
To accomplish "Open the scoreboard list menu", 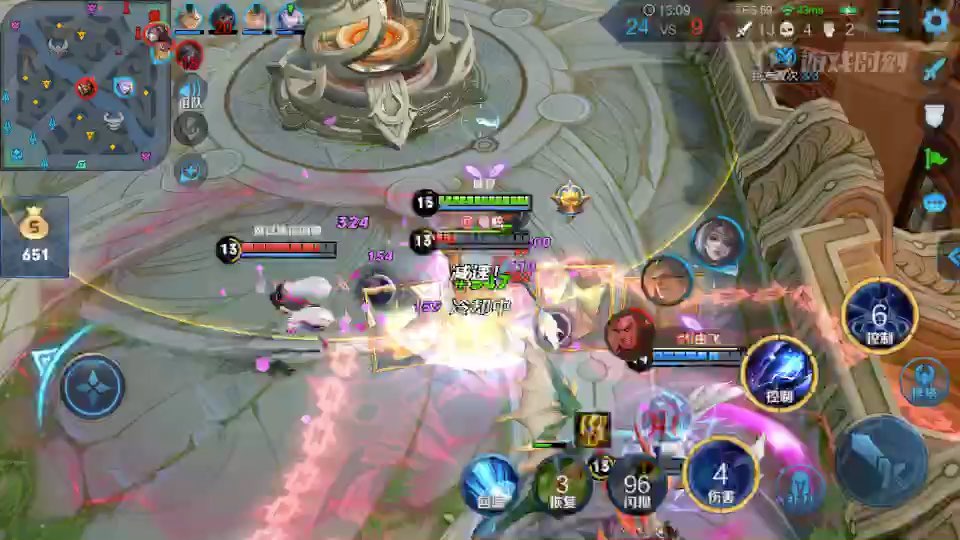I will click(x=888, y=20).
